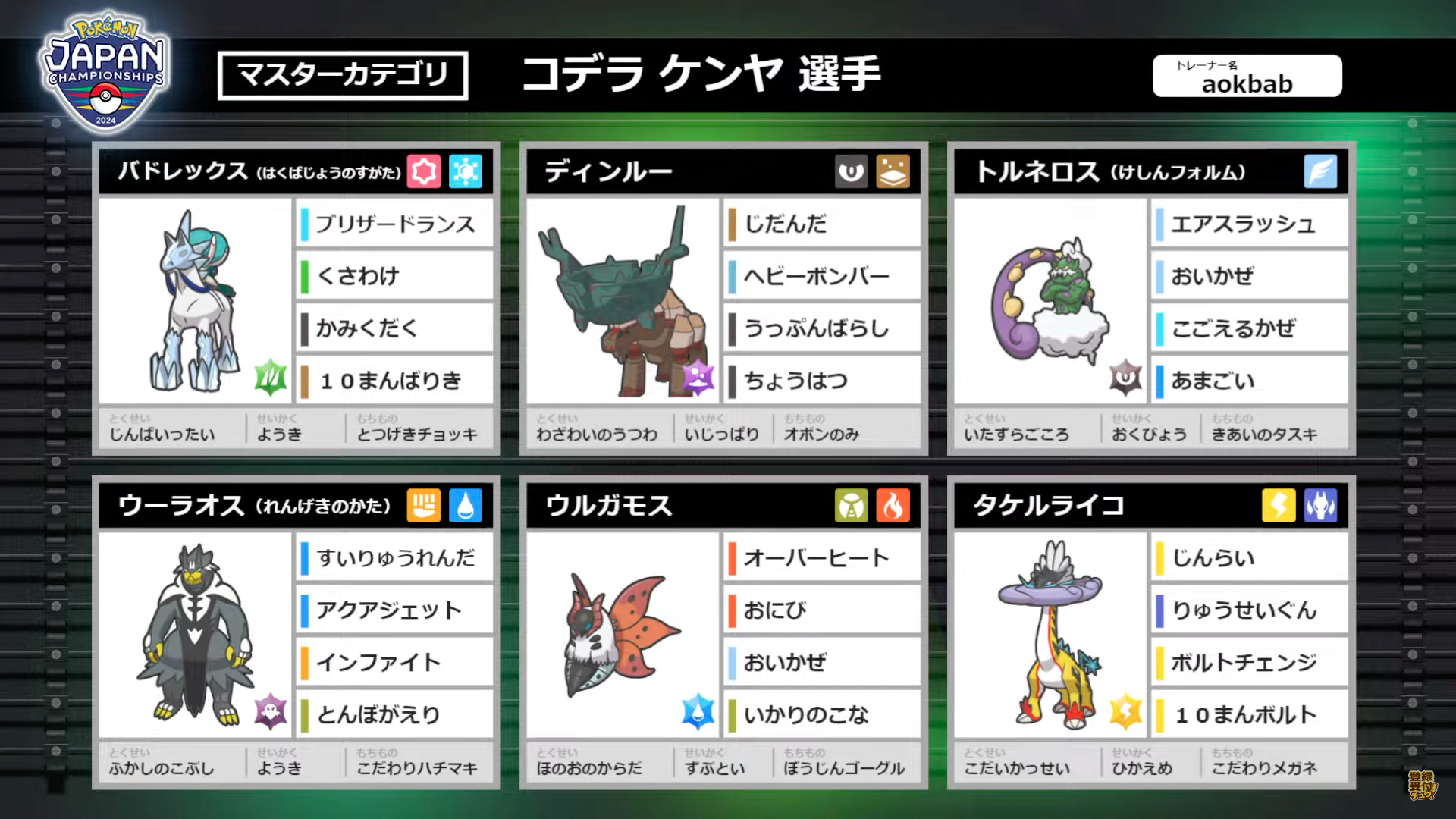The image size is (1456, 819).
Task: Click the とんぼがえり move row
Action: pos(394,714)
